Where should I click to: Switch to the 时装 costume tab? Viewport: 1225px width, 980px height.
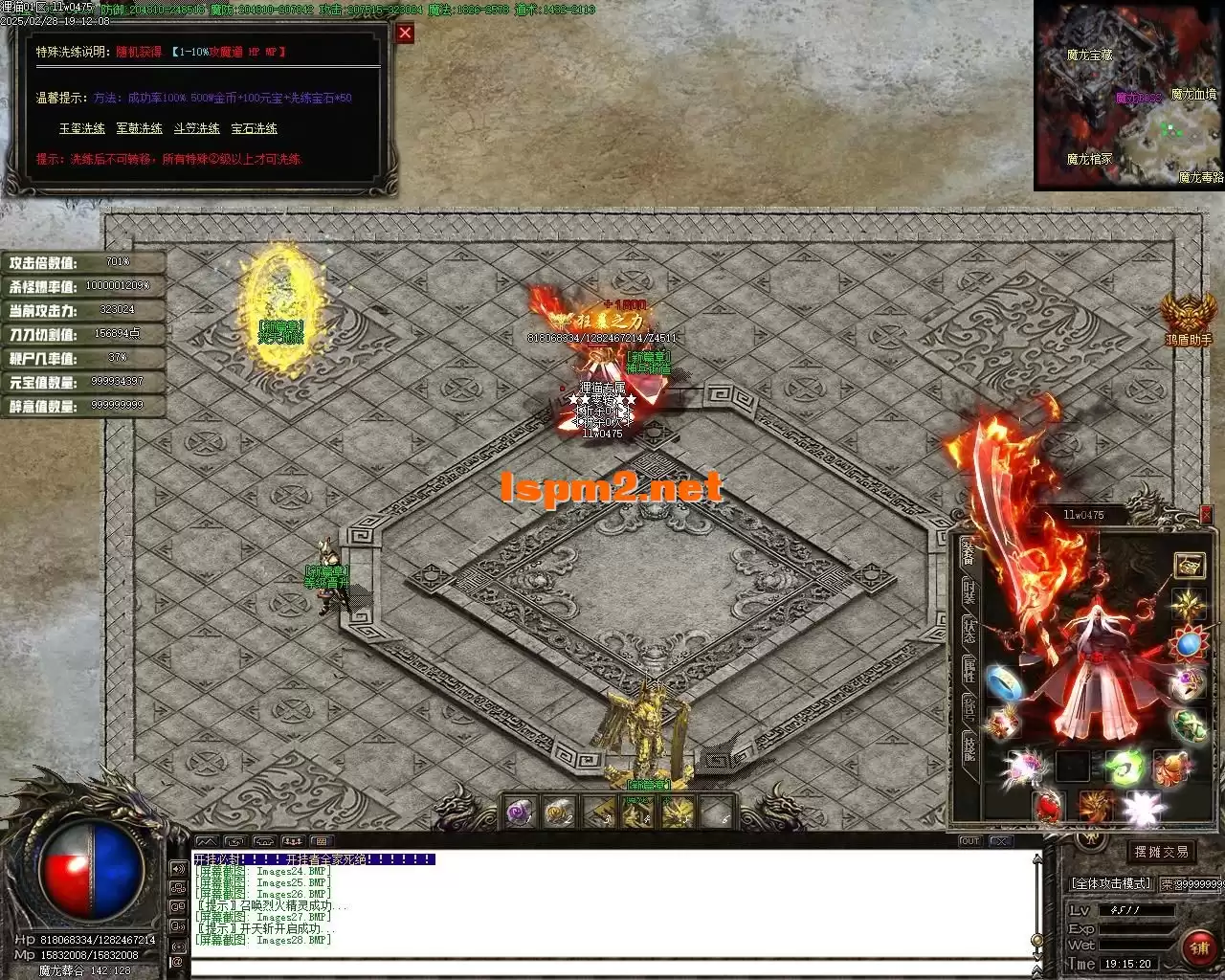[x=969, y=591]
